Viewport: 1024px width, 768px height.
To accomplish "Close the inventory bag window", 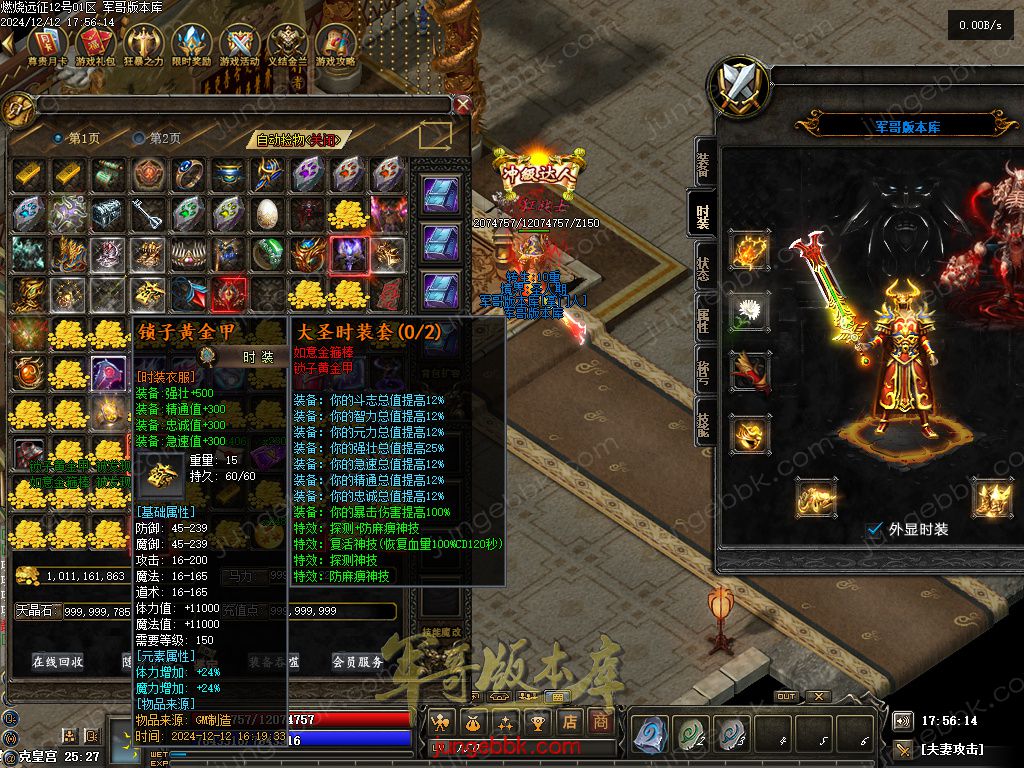I will click(x=462, y=104).
